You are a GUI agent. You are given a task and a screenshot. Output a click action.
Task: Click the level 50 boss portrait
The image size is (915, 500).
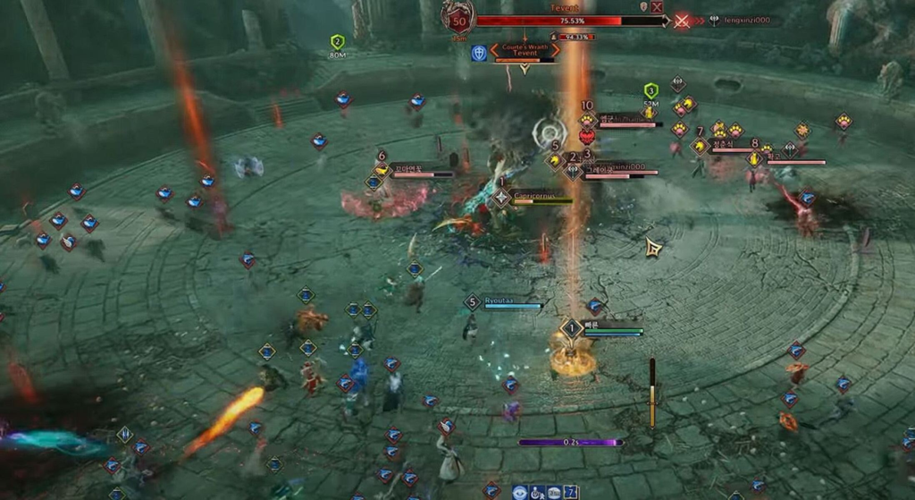(x=458, y=19)
